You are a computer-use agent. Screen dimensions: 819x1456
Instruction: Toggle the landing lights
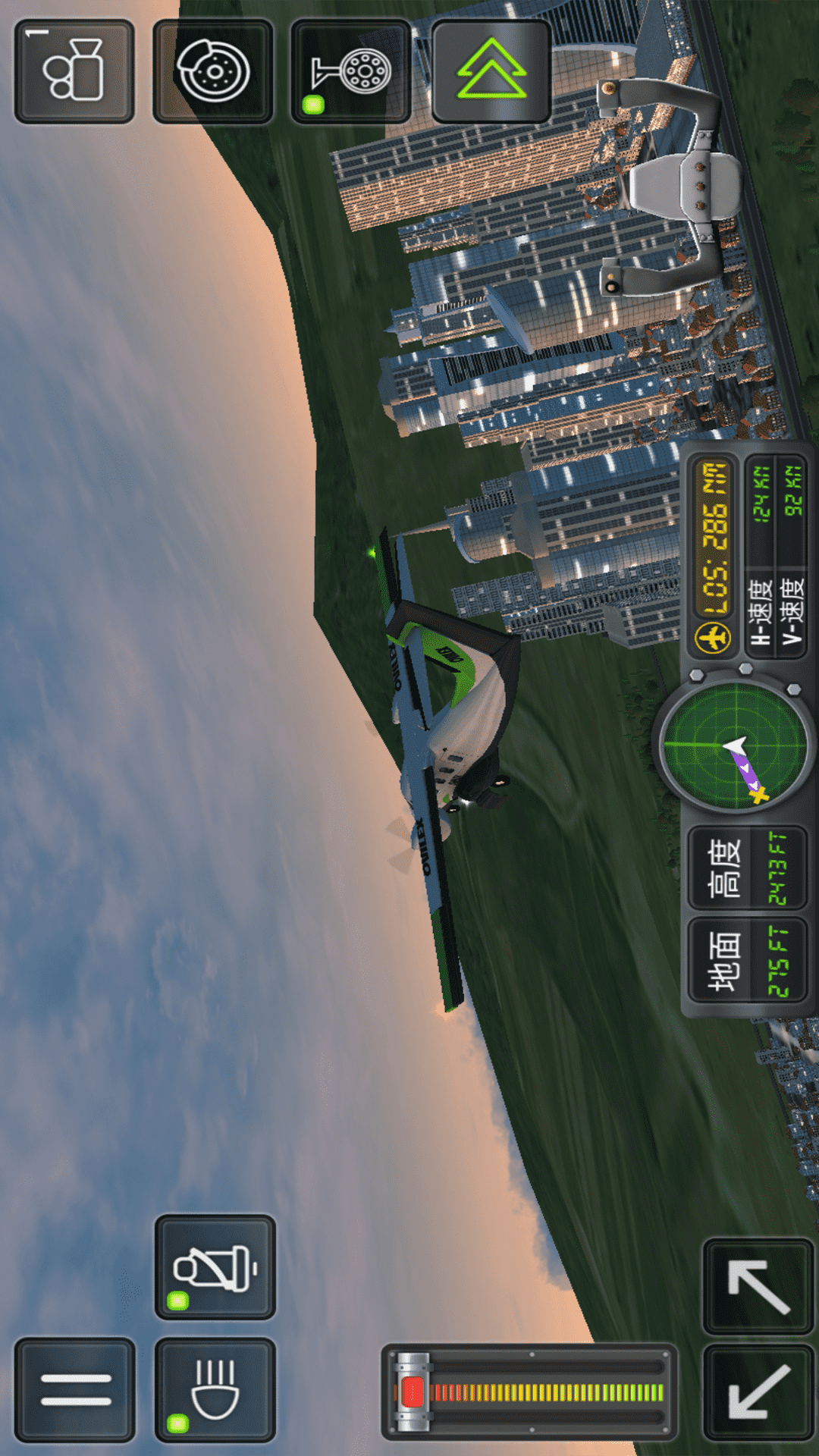[x=215, y=1389]
